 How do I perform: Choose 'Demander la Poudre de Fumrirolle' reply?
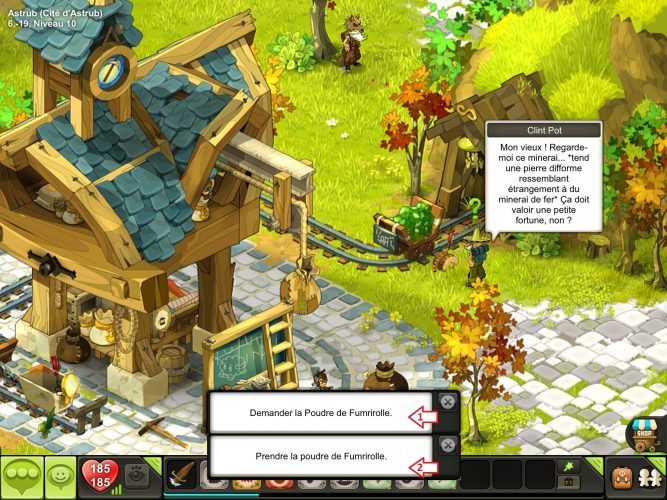[321, 412]
